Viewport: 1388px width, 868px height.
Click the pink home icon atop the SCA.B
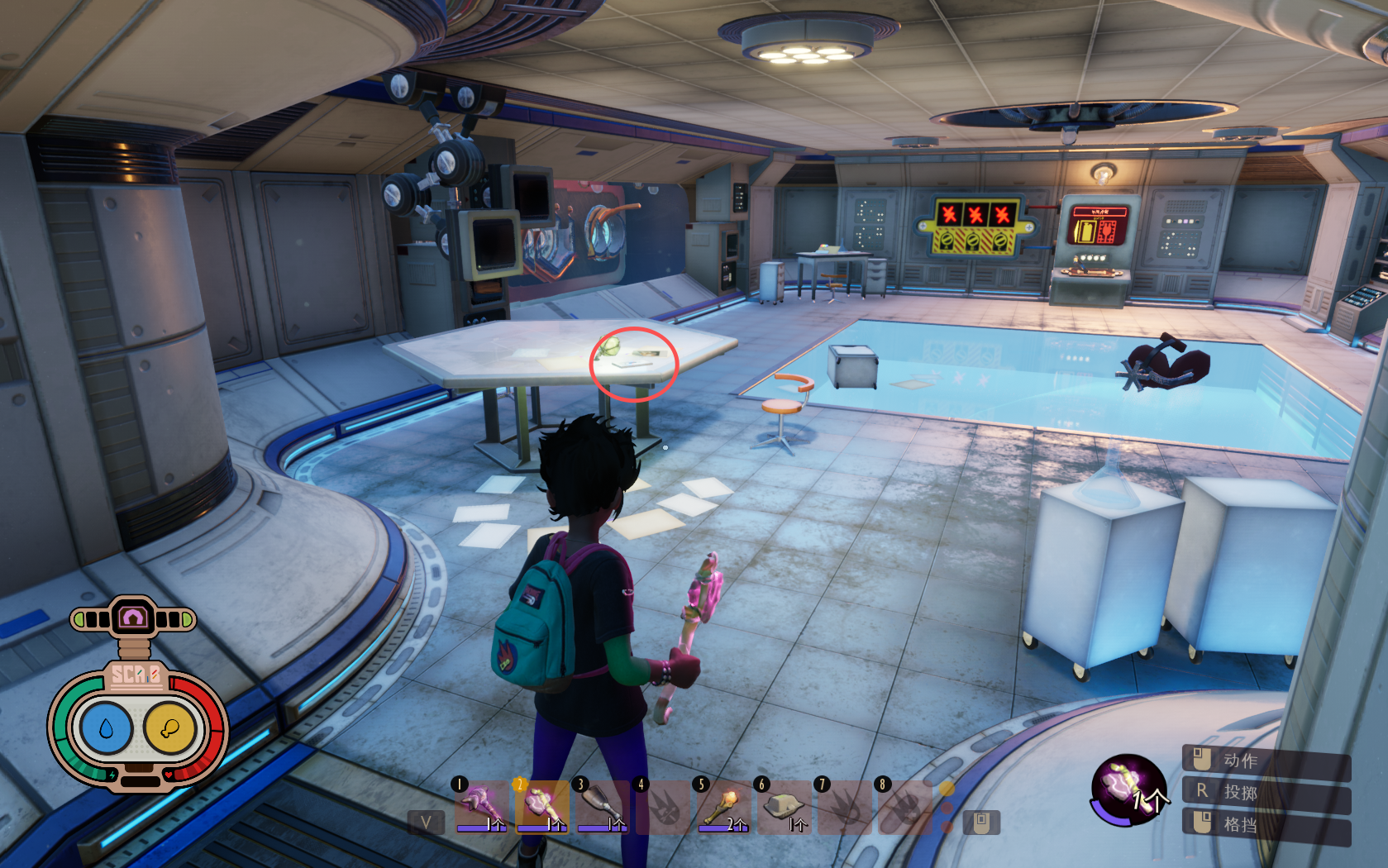tap(133, 618)
